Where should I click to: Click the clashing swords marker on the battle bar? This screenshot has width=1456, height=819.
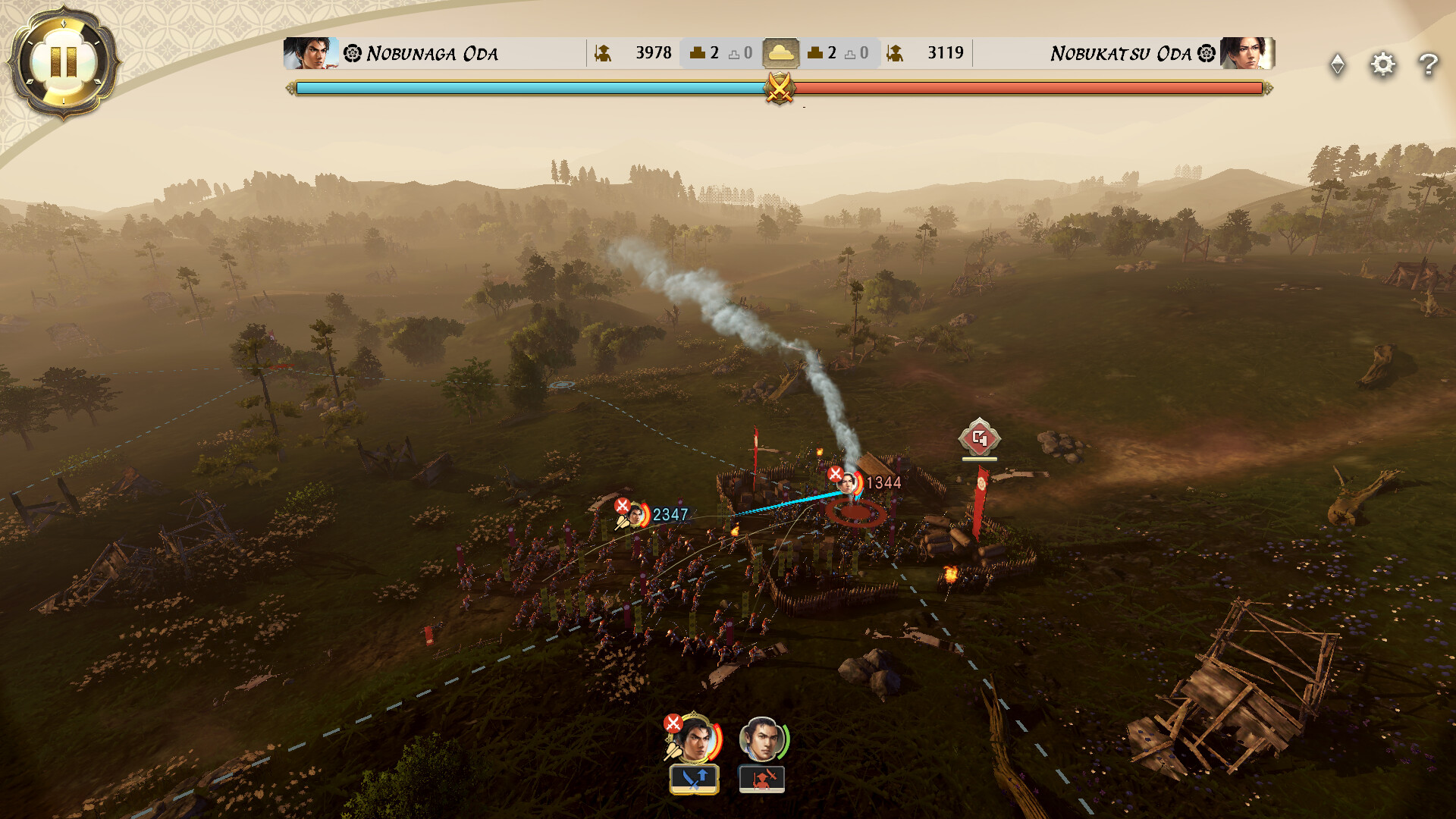[x=780, y=89]
